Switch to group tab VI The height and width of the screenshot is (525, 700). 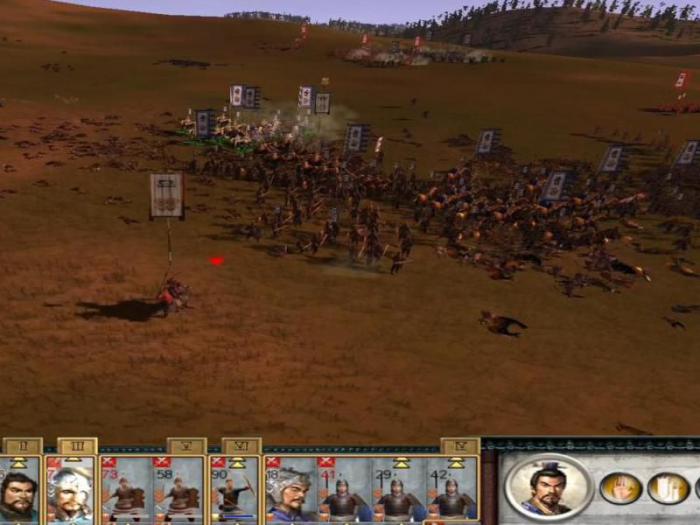tap(241, 446)
